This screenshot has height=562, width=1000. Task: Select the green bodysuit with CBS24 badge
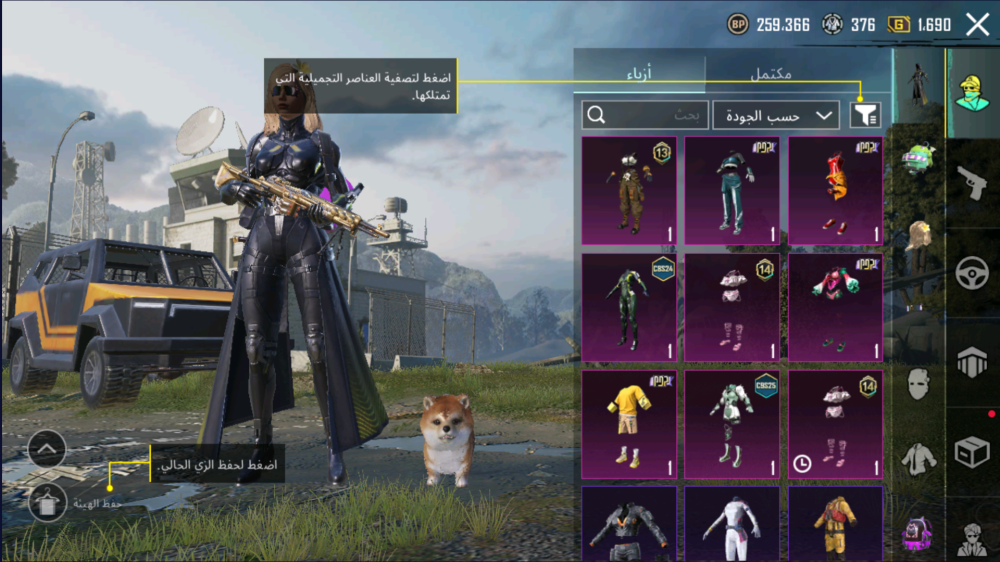629,307
